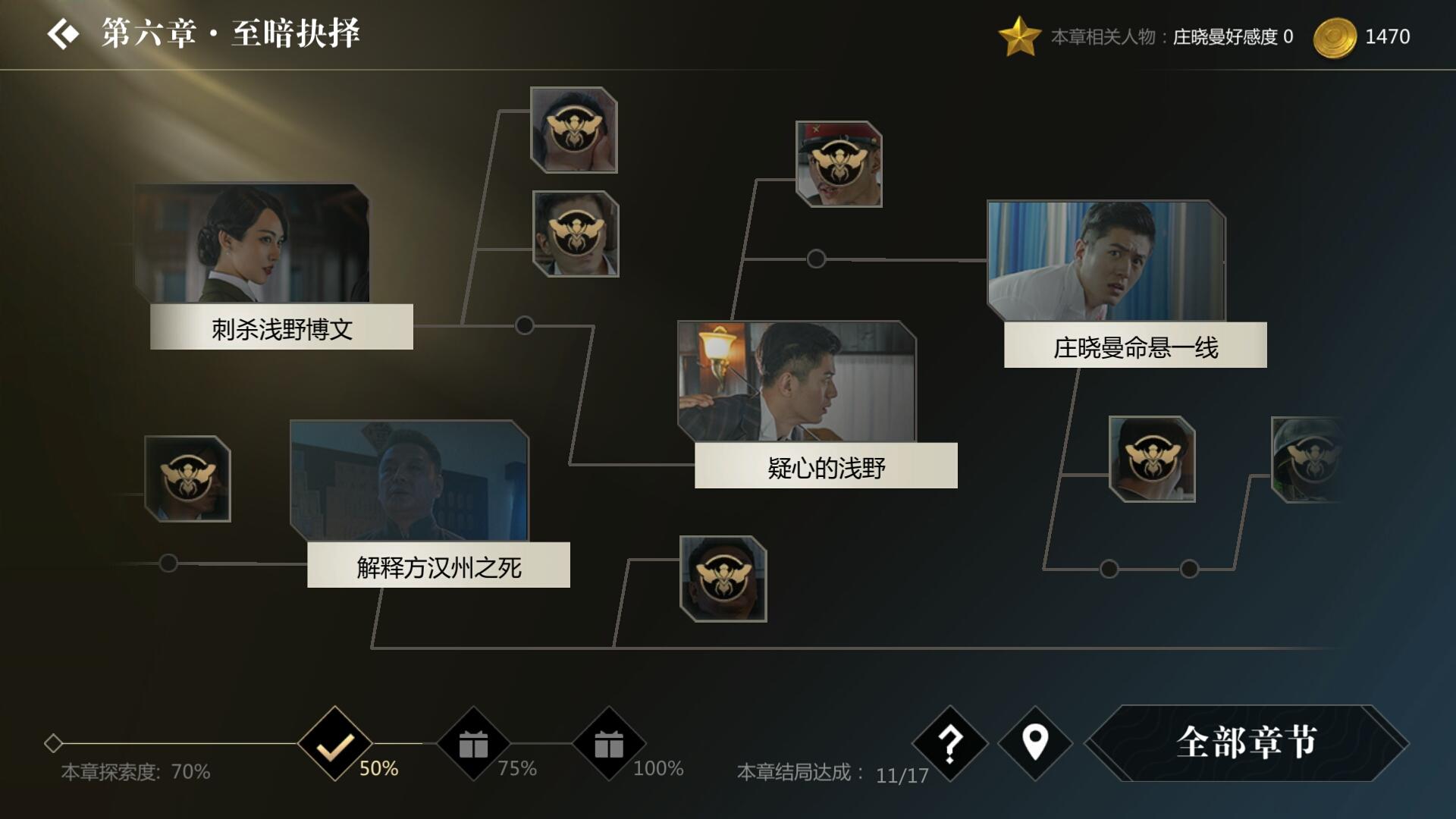
Task: Click the locked node below 疑心的浅野
Action: click(724, 580)
